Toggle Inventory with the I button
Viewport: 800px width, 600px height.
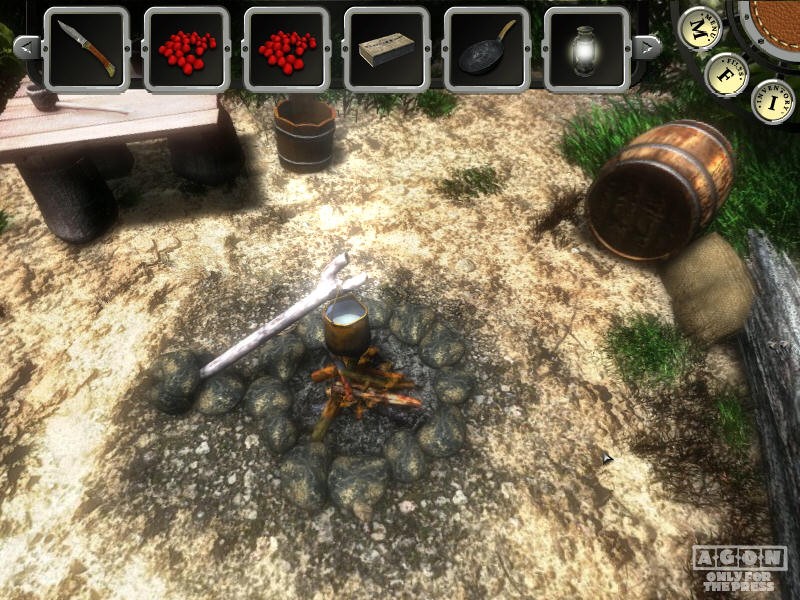(772, 101)
